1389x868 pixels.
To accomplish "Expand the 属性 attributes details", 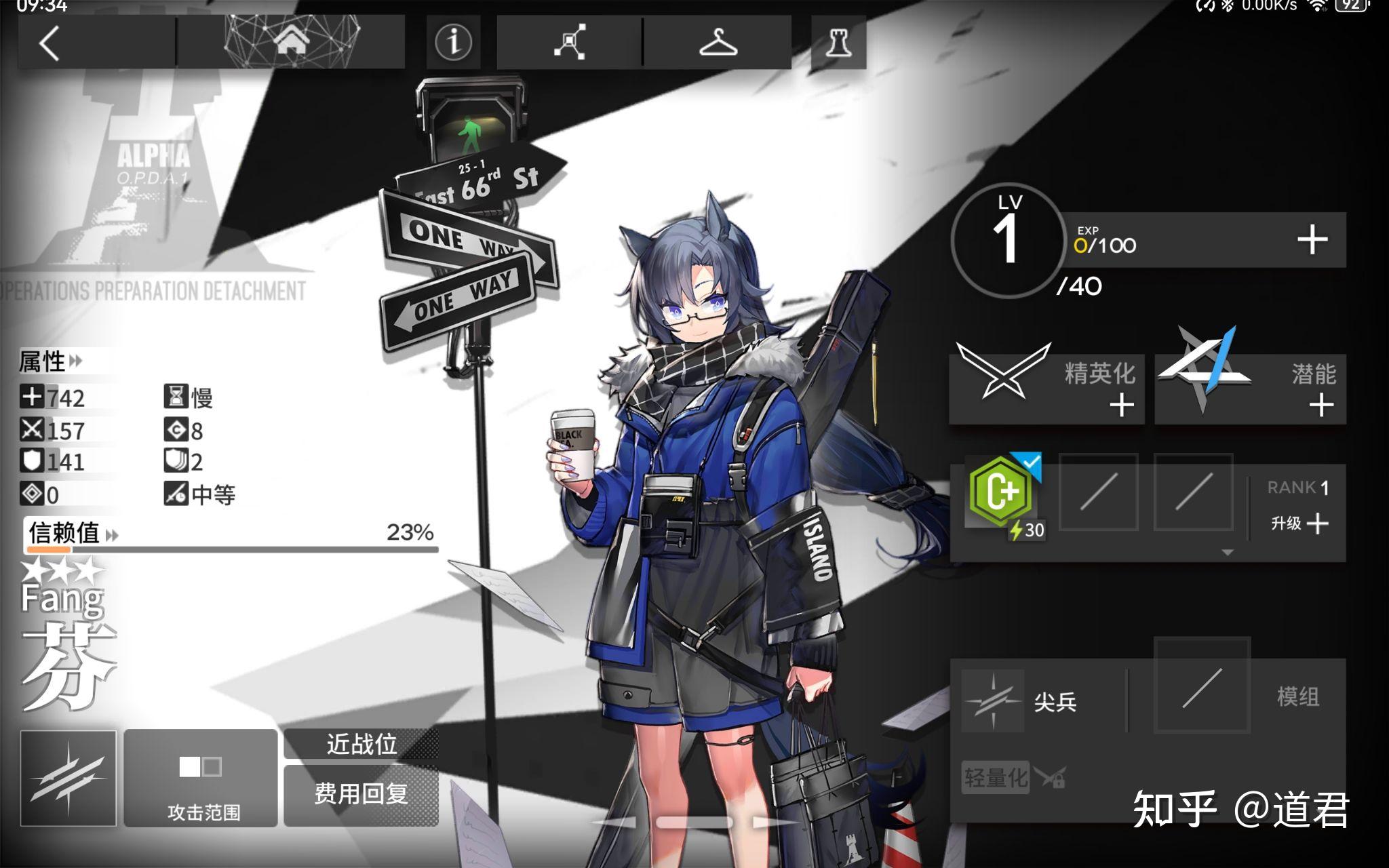I will tap(50, 361).
